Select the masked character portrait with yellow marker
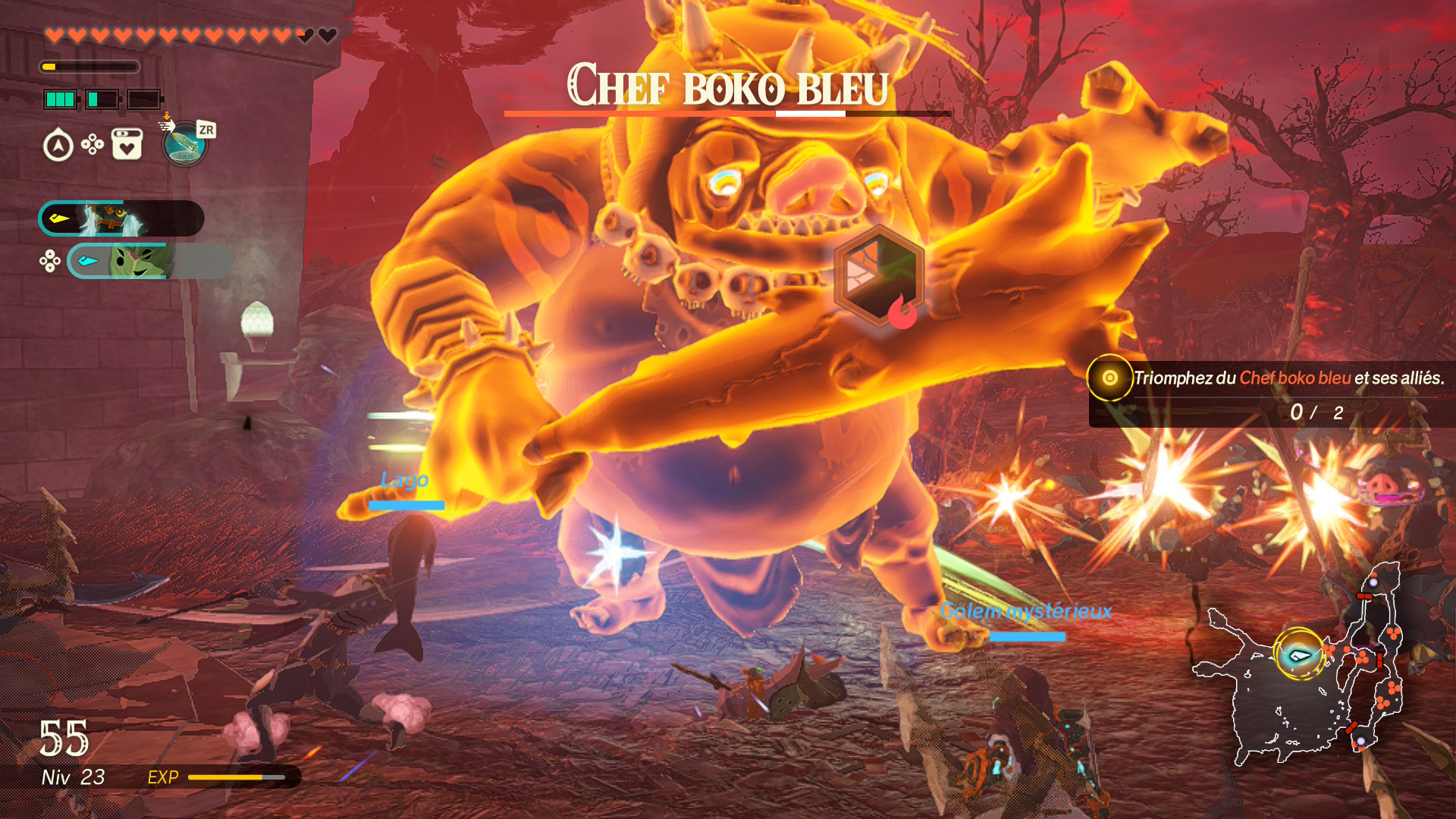 pyautogui.click(x=114, y=218)
